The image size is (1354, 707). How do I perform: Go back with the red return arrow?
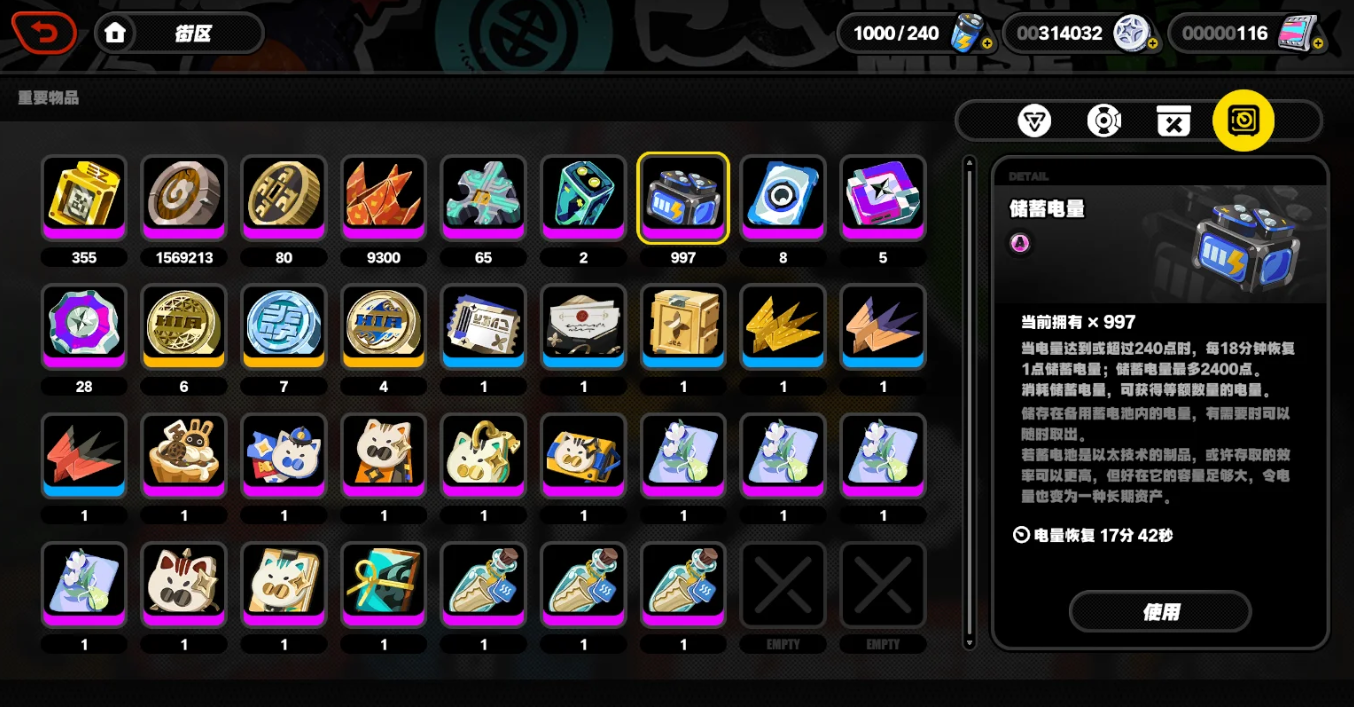click(x=44, y=33)
